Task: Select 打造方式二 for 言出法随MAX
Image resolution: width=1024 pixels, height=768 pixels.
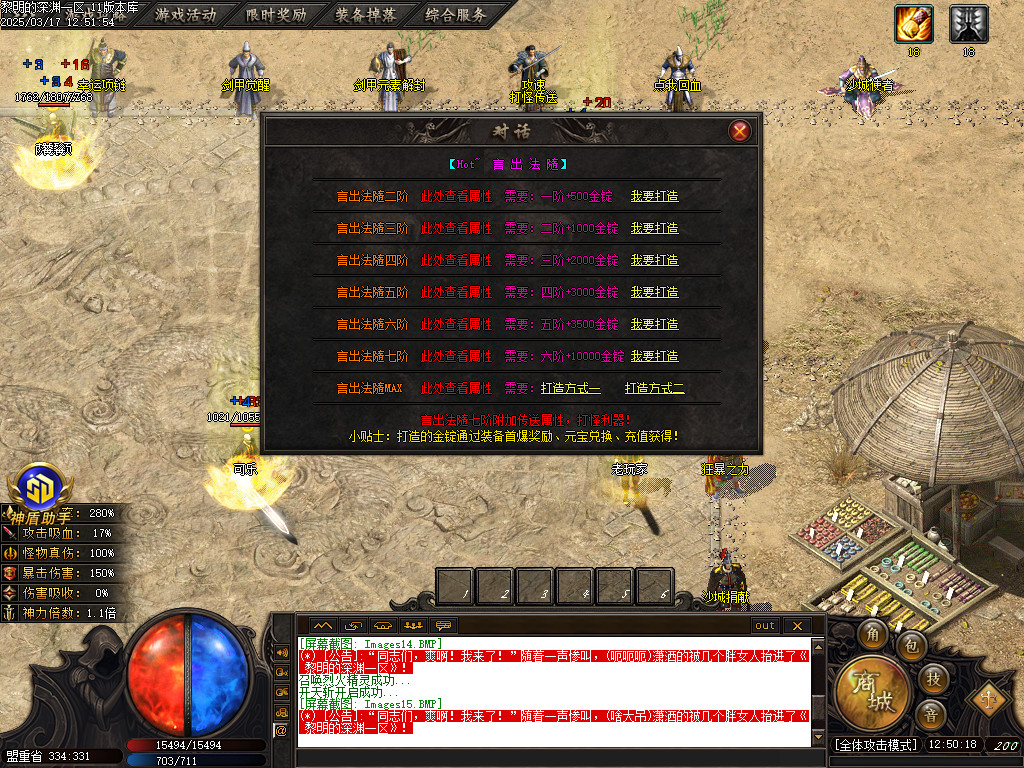Action: point(655,388)
